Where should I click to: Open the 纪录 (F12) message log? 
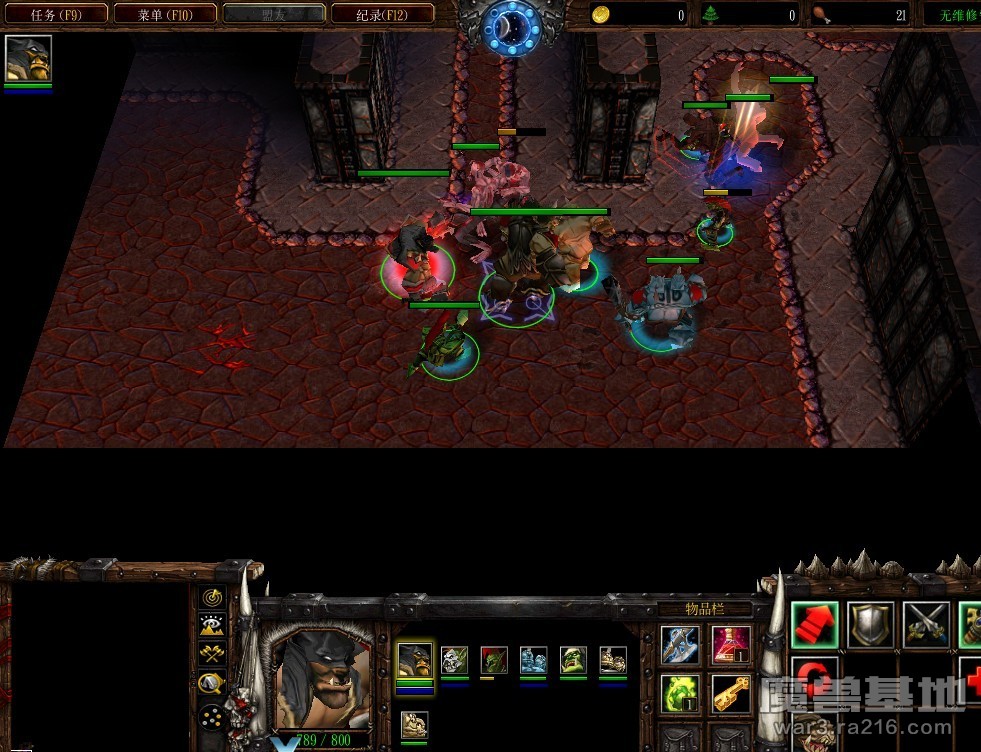pos(382,14)
